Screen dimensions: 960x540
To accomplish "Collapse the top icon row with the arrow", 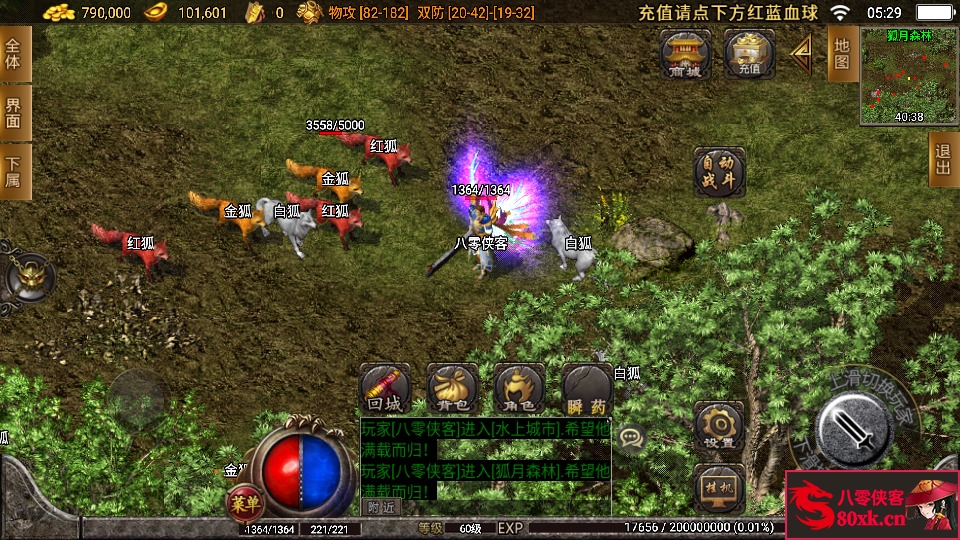I will [x=801, y=53].
